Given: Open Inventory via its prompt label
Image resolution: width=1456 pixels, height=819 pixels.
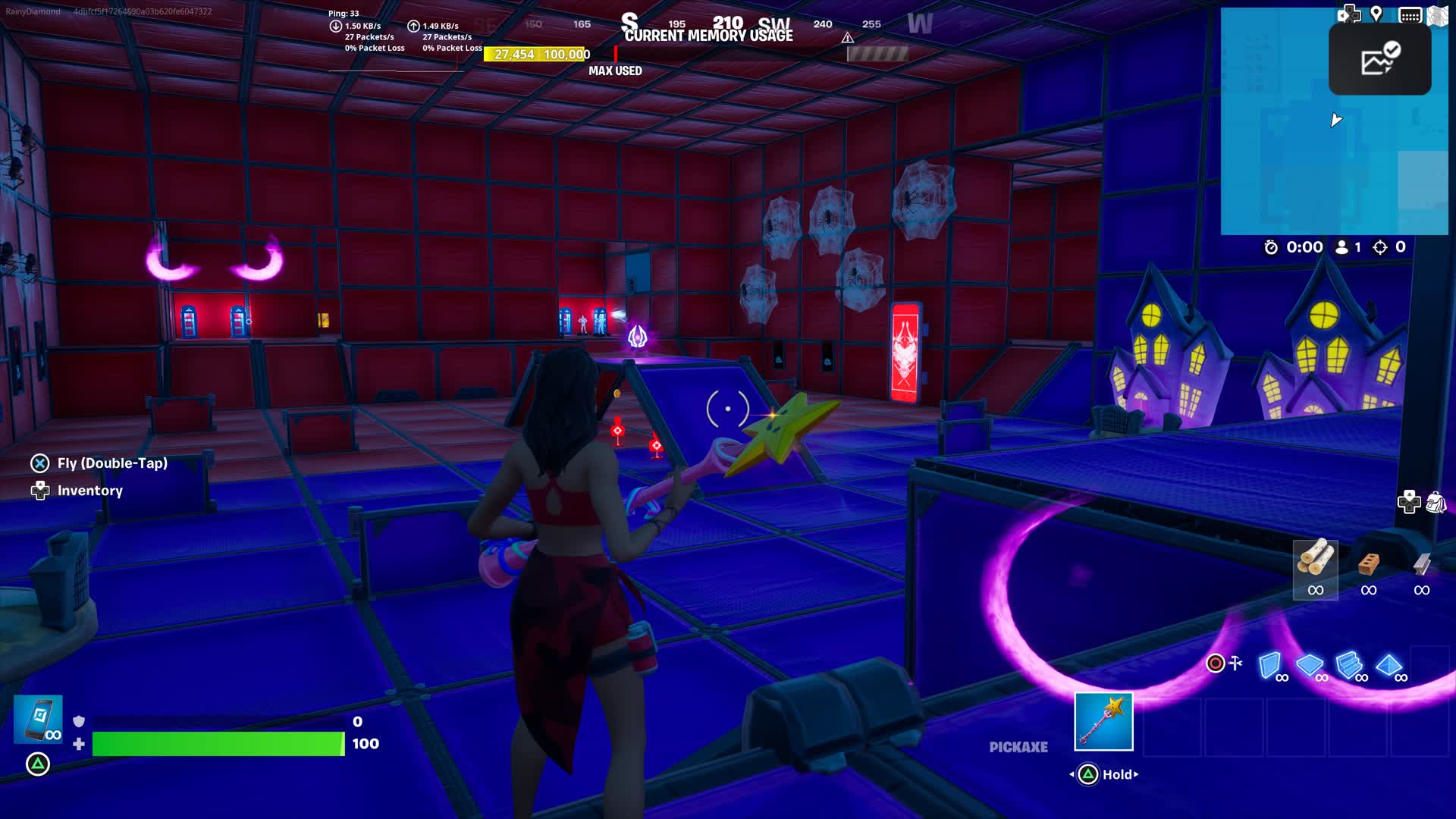Looking at the screenshot, I should tap(89, 491).
